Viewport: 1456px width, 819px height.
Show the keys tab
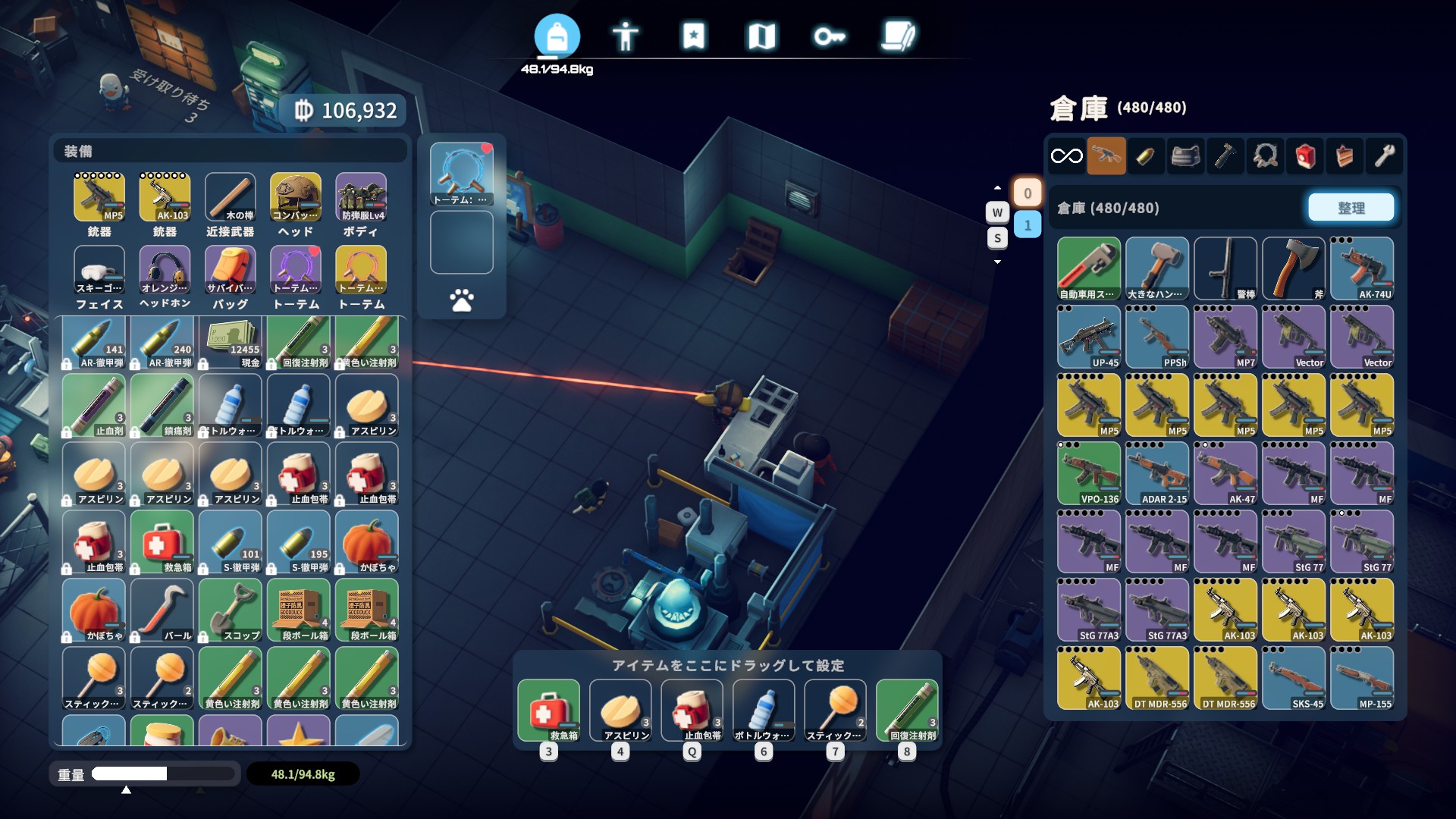830,36
